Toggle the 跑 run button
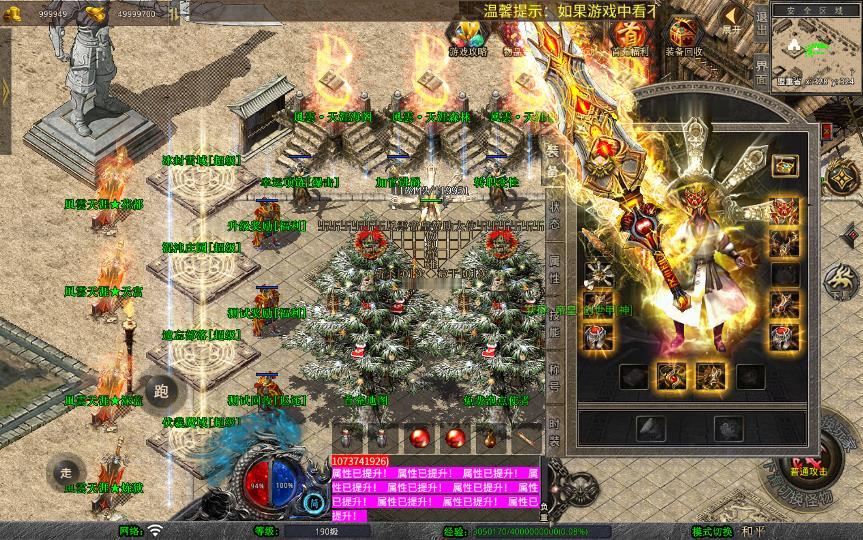The width and height of the screenshot is (863, 540). point(161,391)
